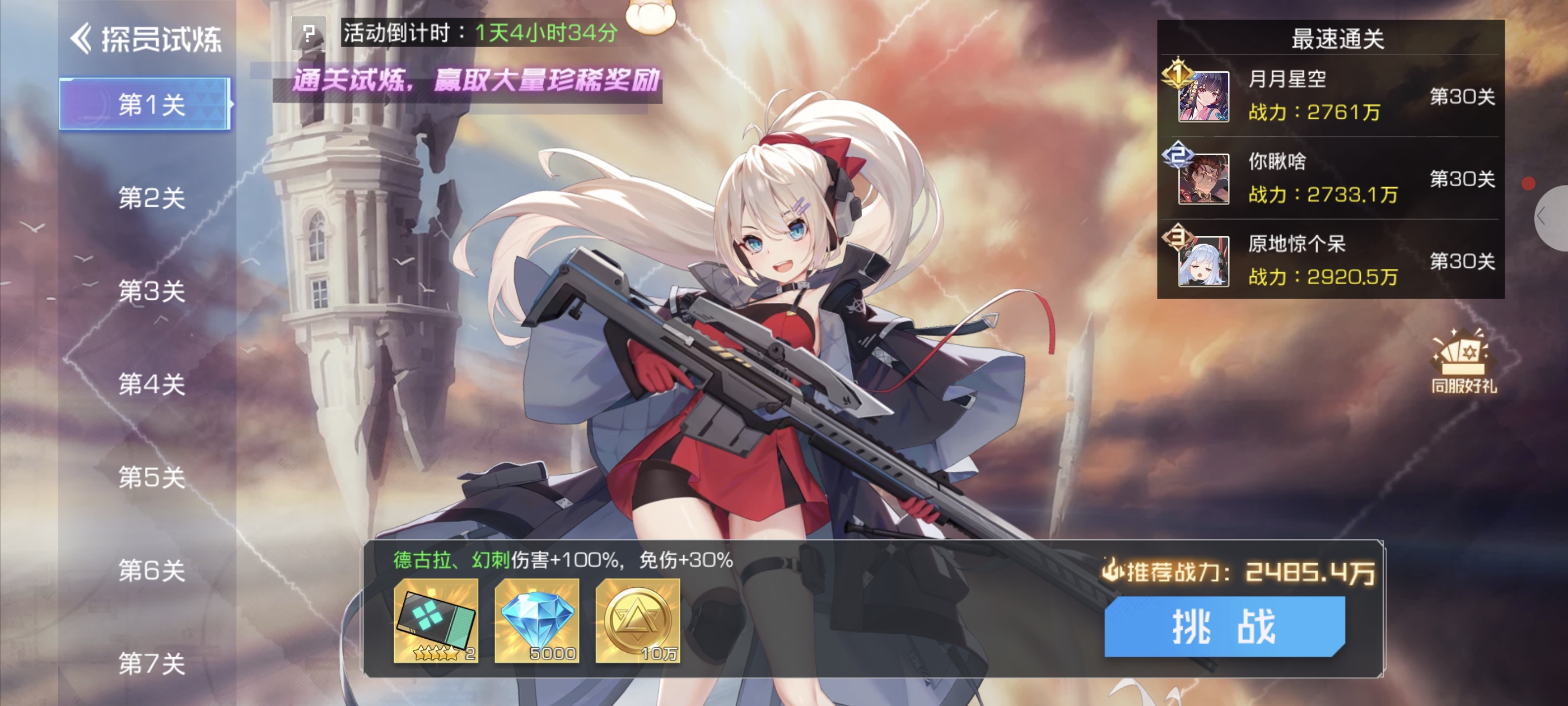Image resolution: width=1568 pixels, height=706 pixels.
Task: Inspect the four-star ticket reward
Action: pos(436,620)
